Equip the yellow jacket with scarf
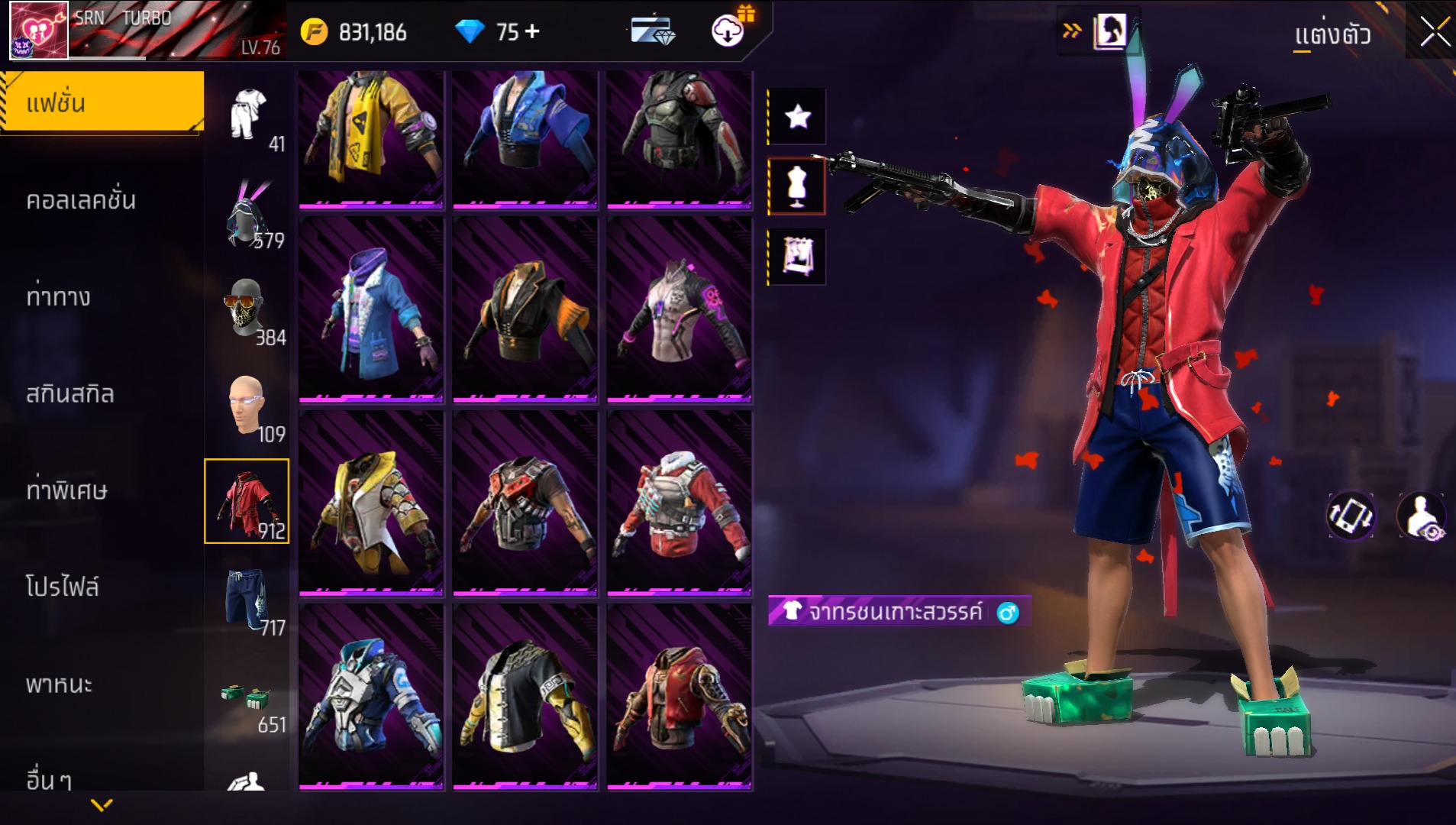 pos(371,137)
